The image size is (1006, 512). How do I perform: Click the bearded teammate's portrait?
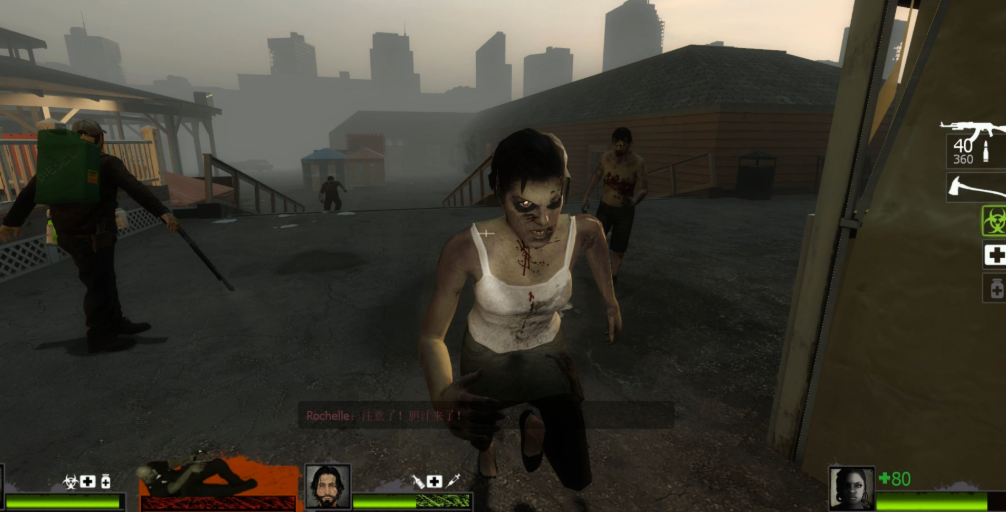327,486
